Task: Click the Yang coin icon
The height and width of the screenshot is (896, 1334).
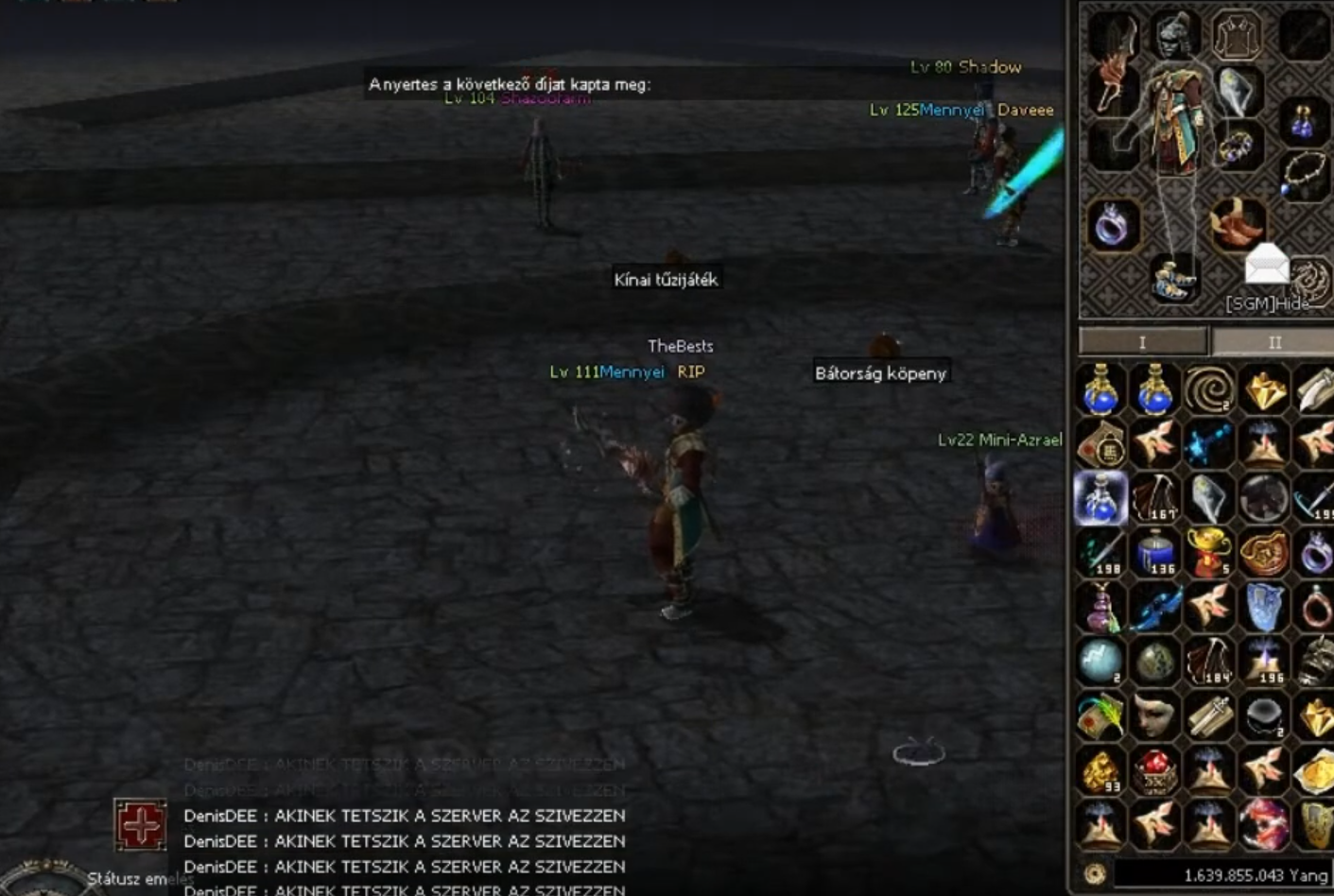Action: 1095,874
